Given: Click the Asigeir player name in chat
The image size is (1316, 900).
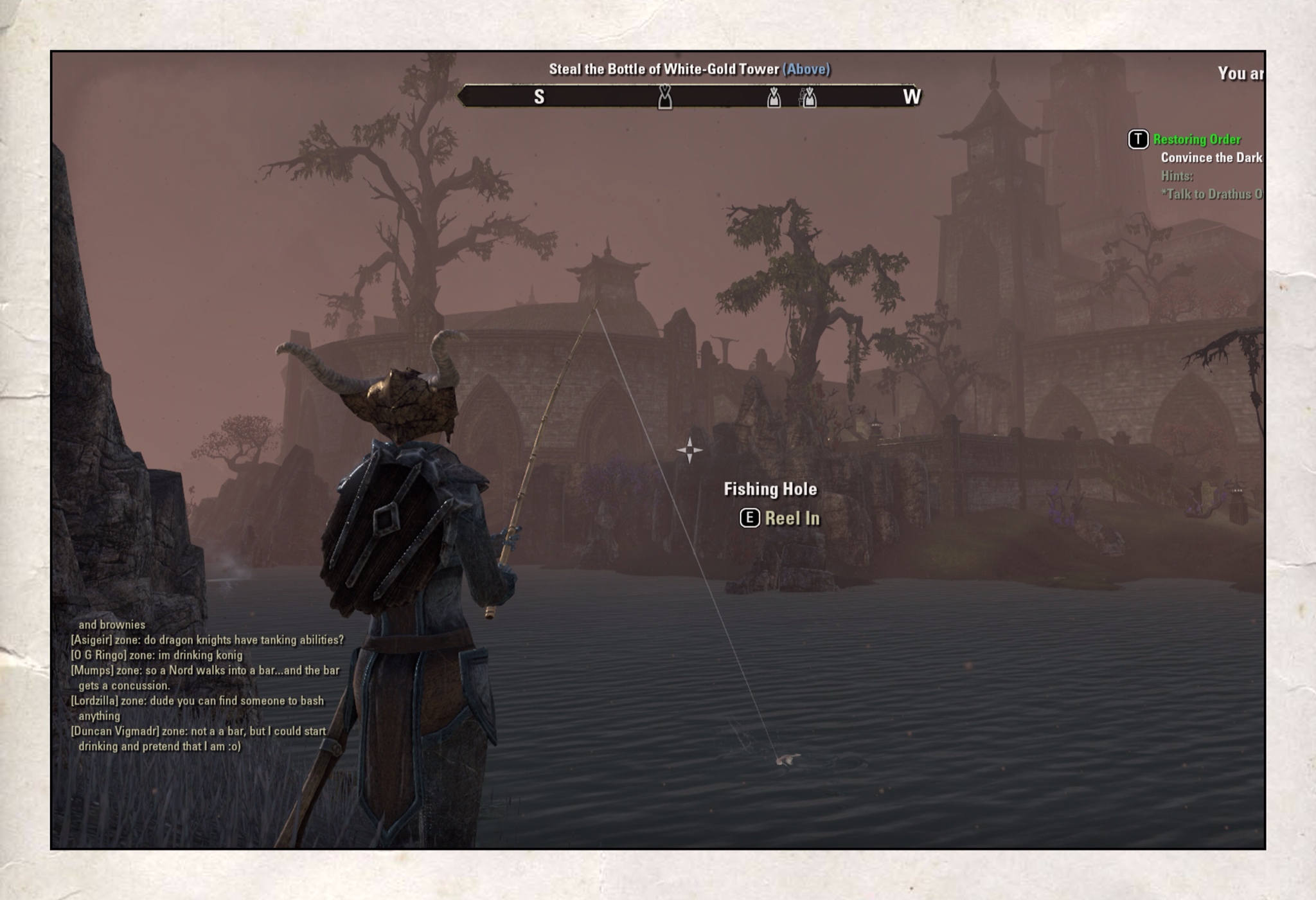Looking at the screenshot, I should point(91,640).
